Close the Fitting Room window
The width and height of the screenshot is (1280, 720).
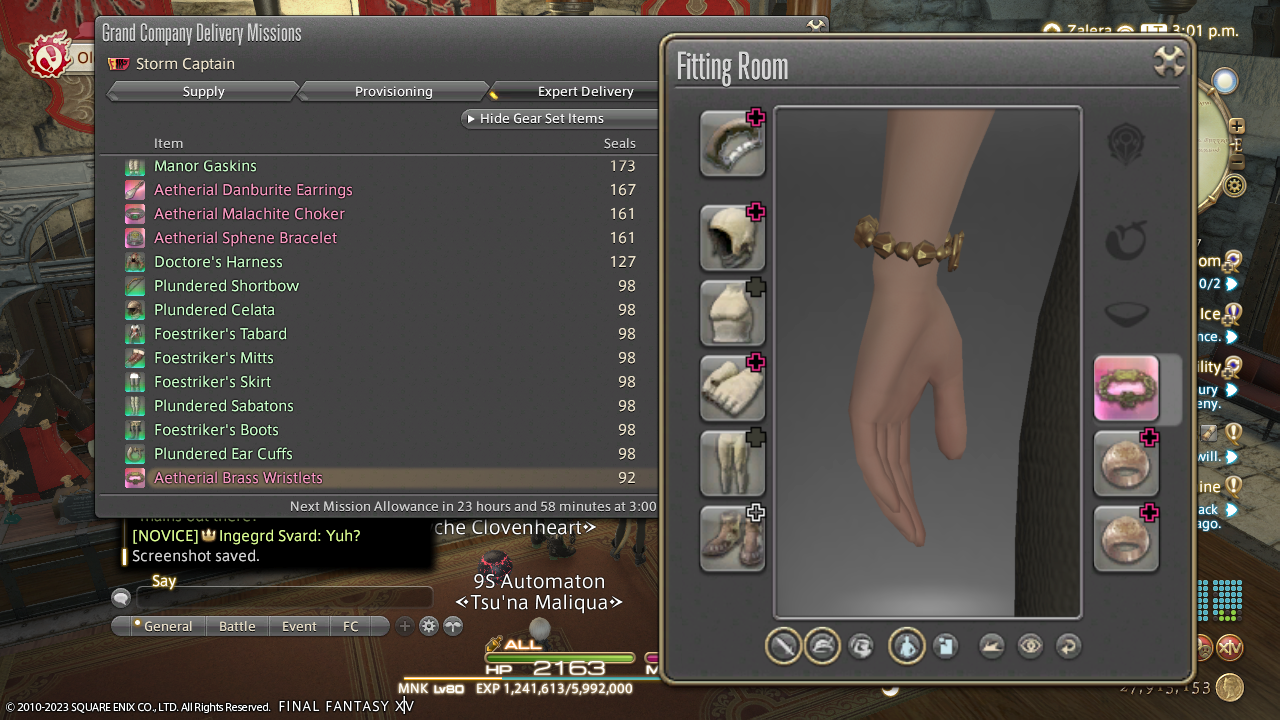[1169, 62]
